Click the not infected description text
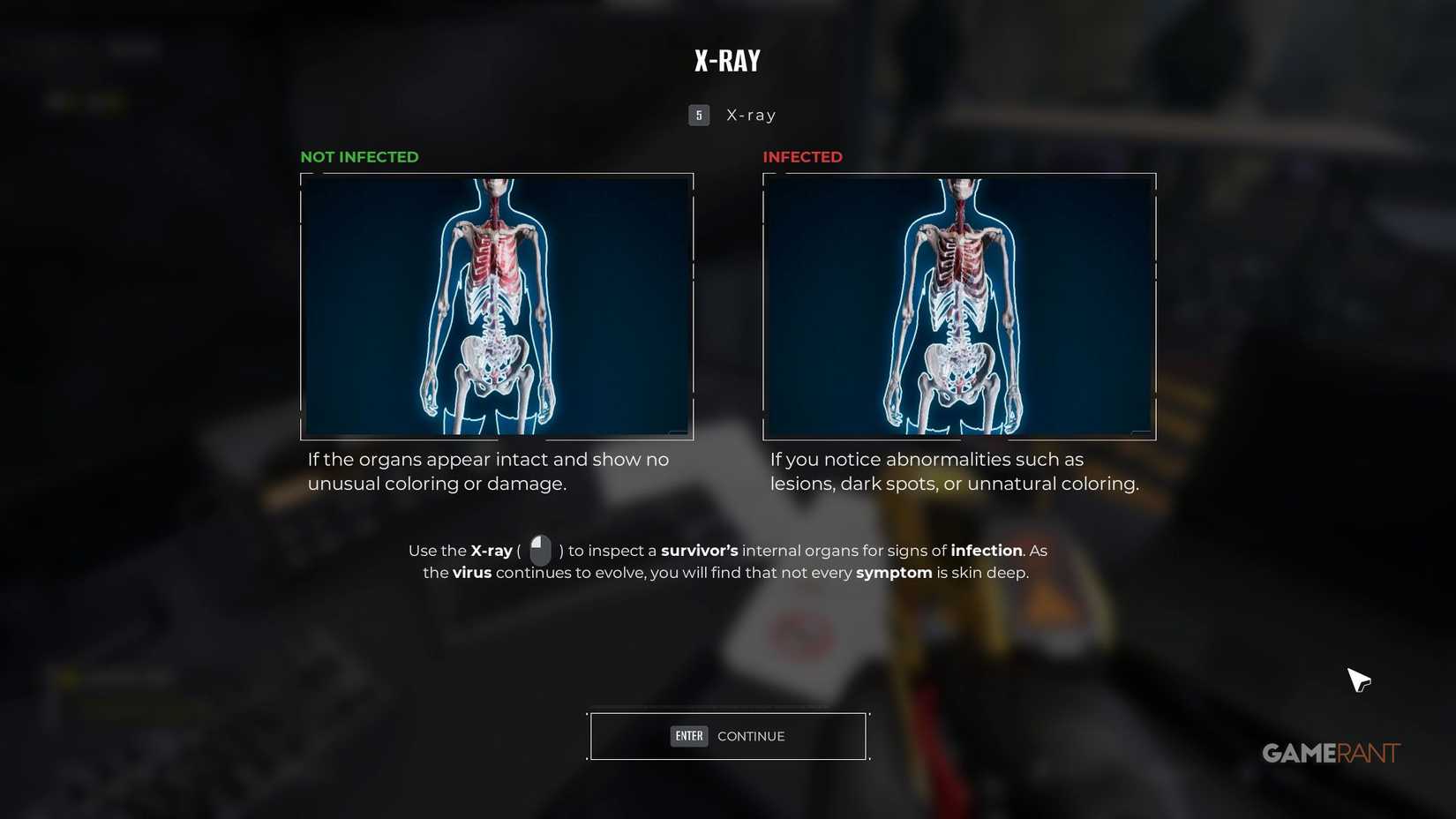The height and width of the screenshot is (819, 1456). click(488, 471)
